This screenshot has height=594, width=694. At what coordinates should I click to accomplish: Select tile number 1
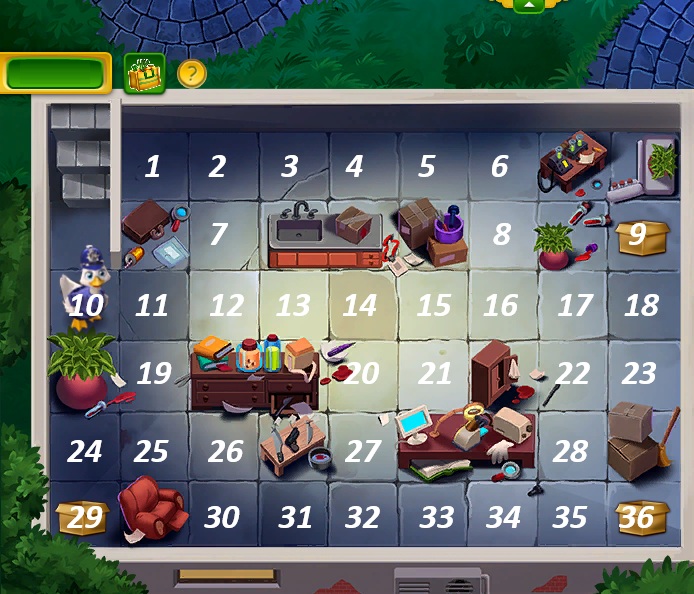click(x=152, y=166)
